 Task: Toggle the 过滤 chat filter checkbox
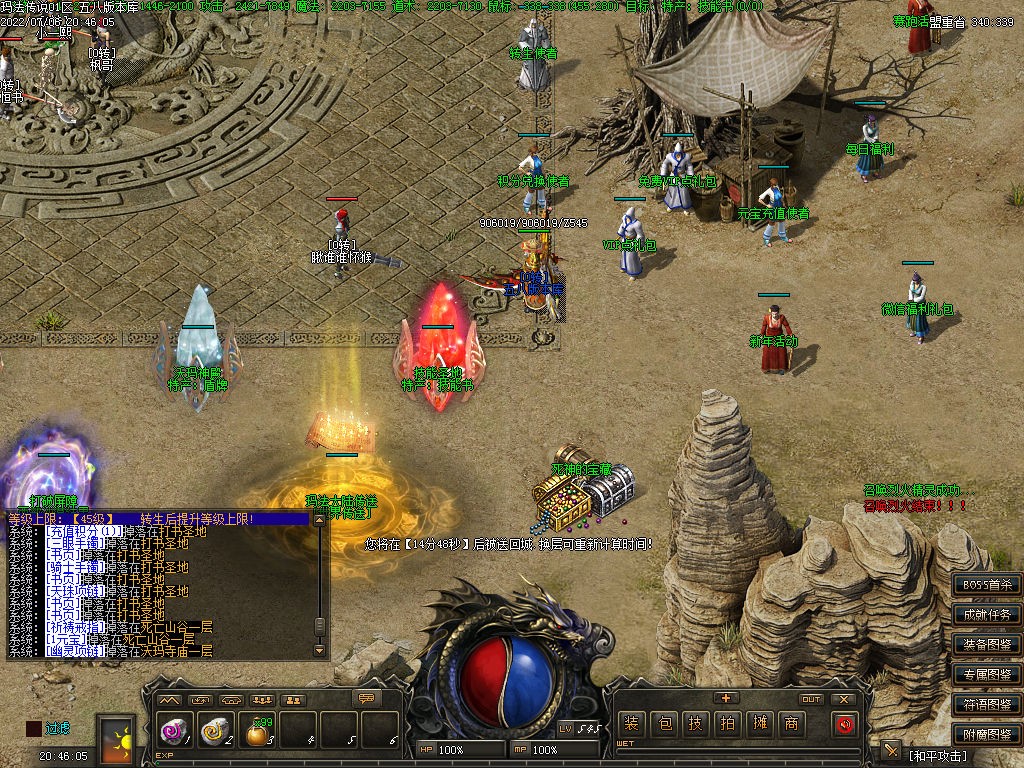[x=34, y=729]
